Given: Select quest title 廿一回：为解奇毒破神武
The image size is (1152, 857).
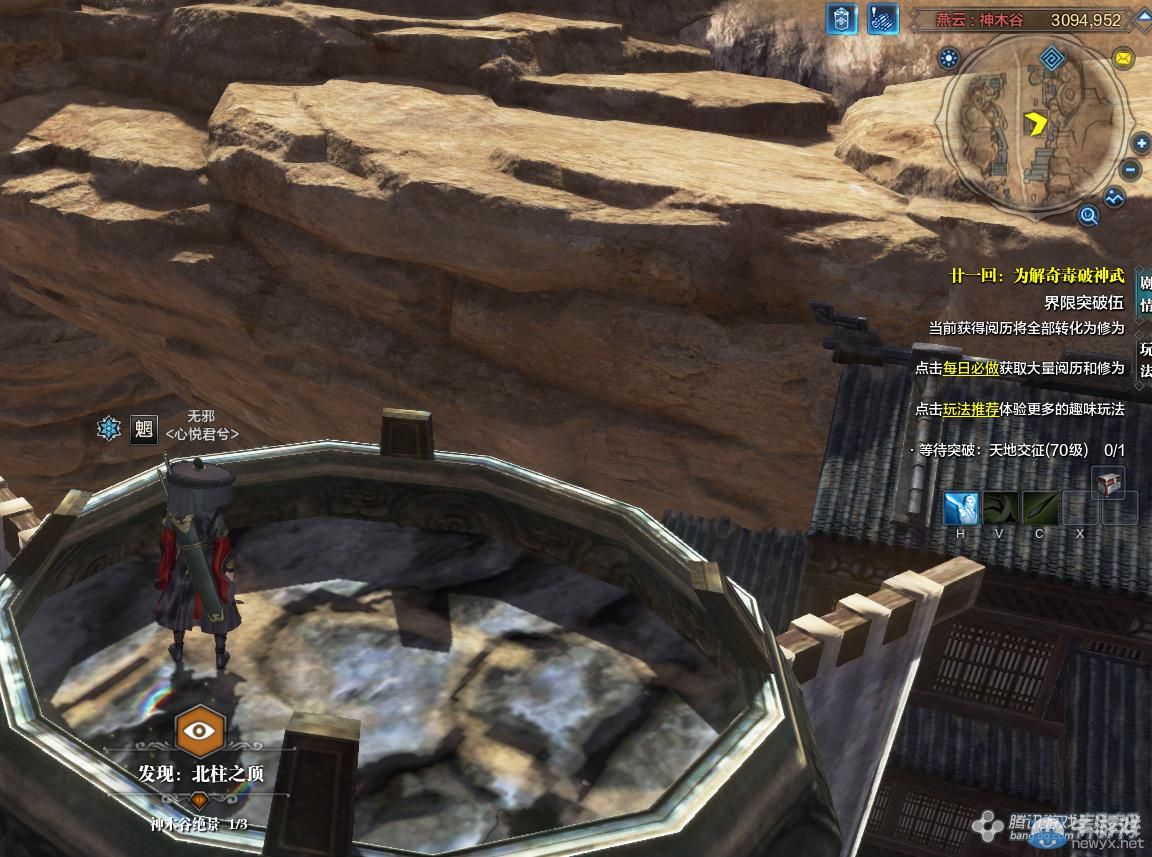Looking at the screenshot, I should coord(1037,276).
